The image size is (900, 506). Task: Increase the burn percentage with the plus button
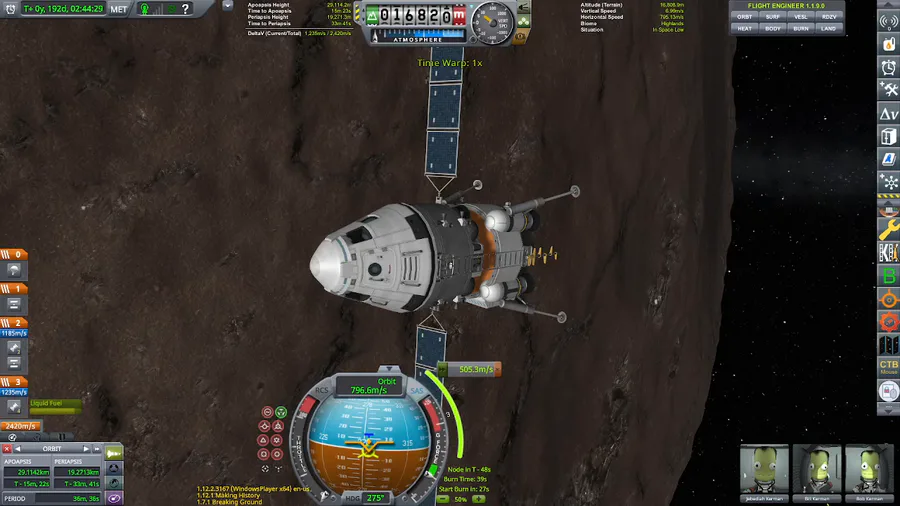[x=479, y=499]
